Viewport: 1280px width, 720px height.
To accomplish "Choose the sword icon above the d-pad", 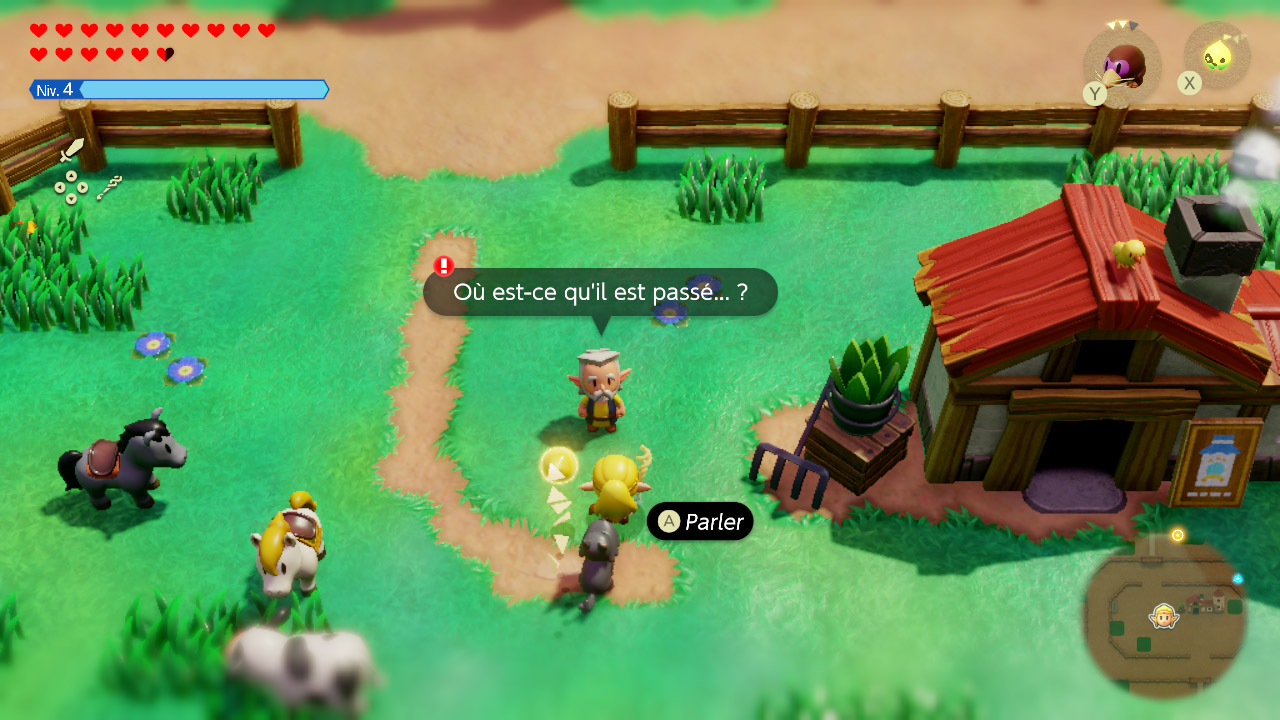I will (72, 151).
